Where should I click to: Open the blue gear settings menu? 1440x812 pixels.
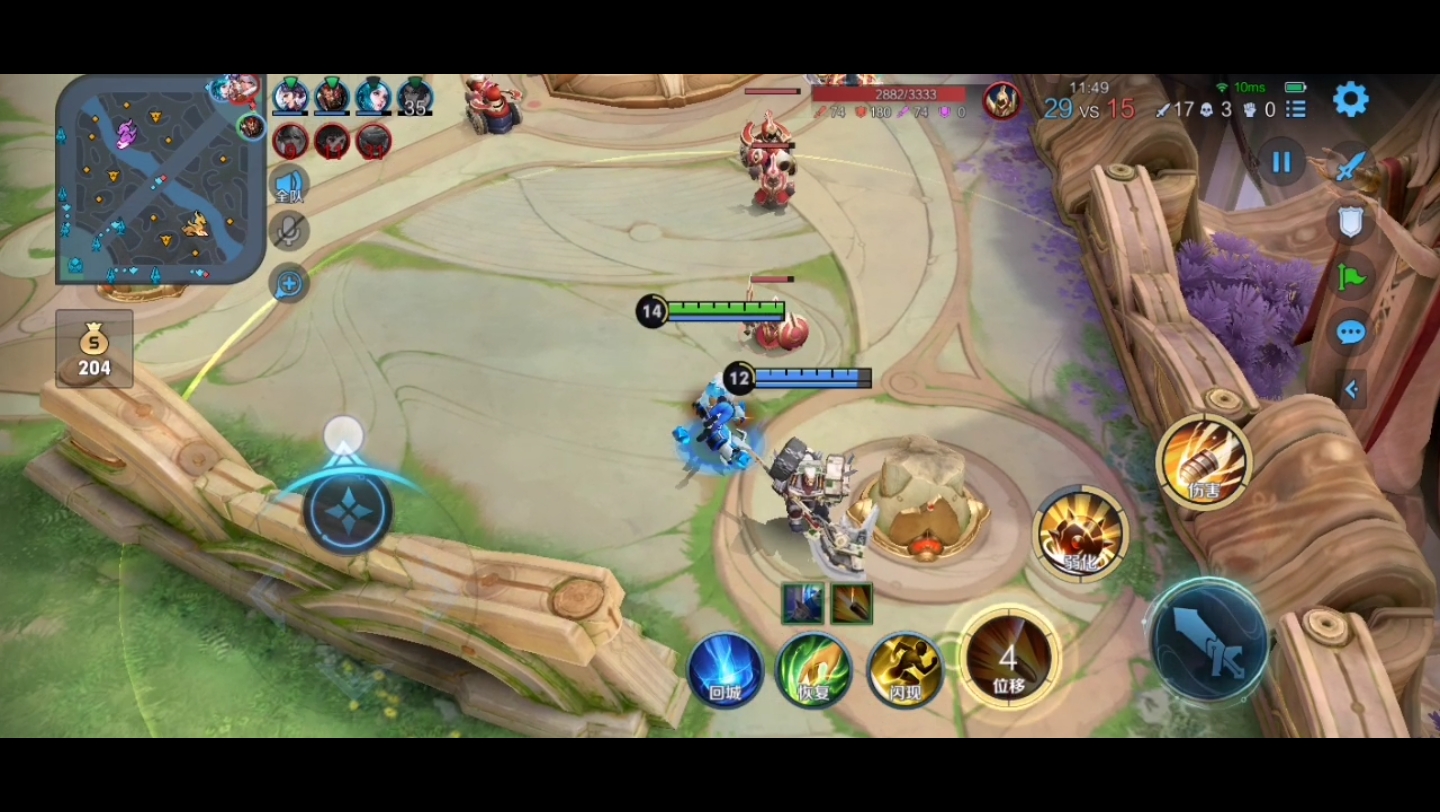coord(1350,99)
